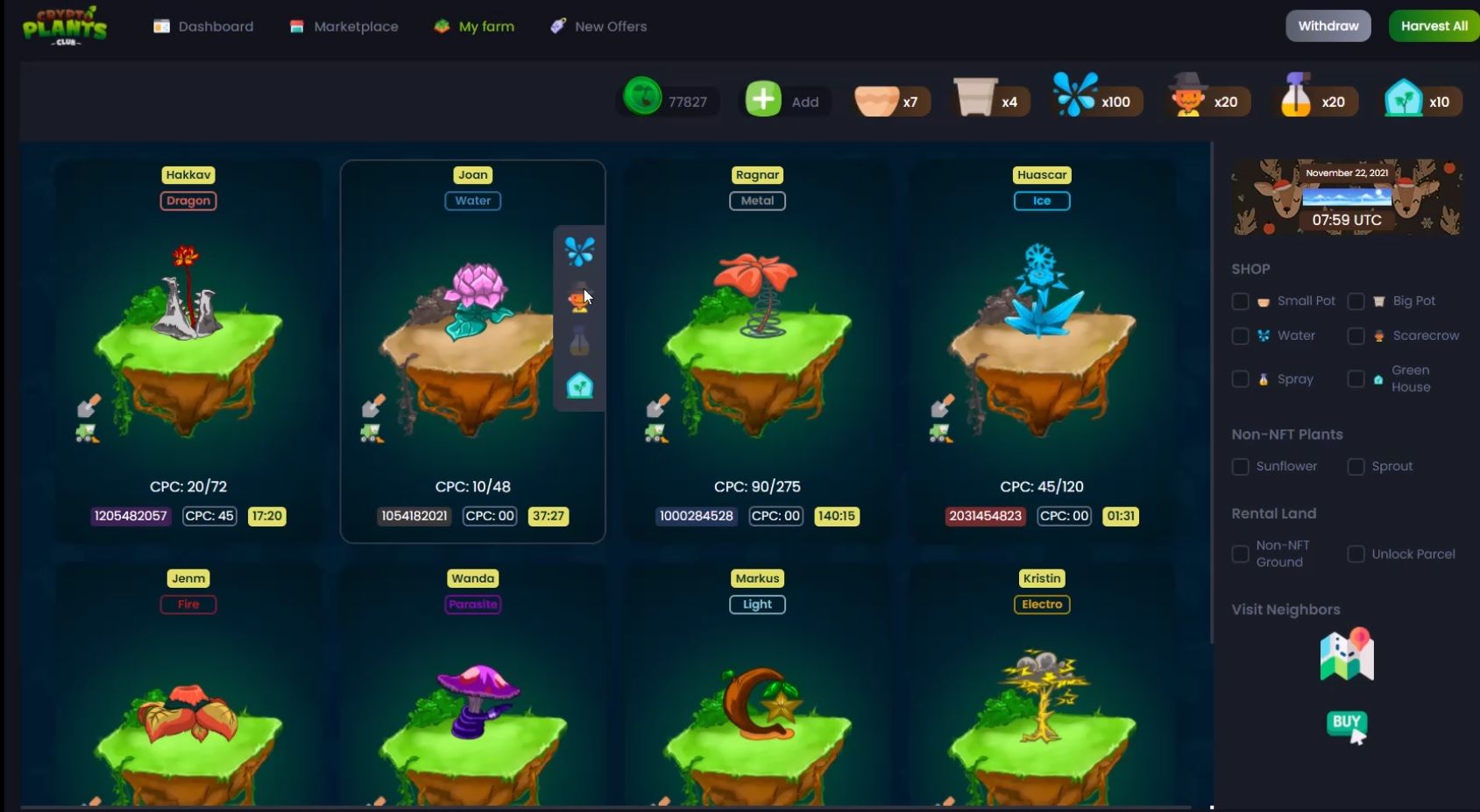Image resolution: width=1480 pixels, height=812 pixels.
Task: Apply the scarecrow to Joan's plant
Action: click(x=578, y=295)
